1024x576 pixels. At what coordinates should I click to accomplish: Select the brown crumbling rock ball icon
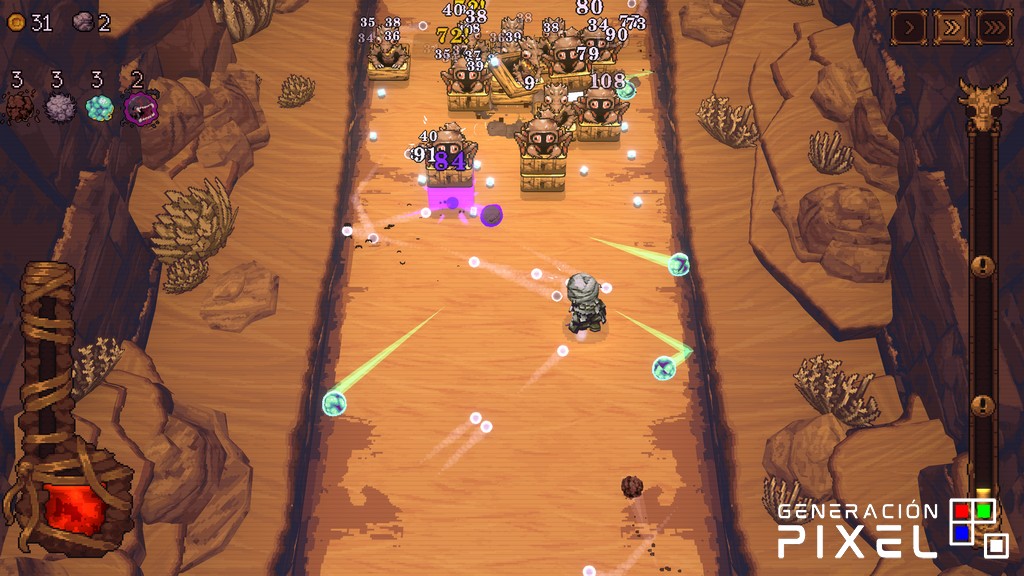click(x=18, y=106)
